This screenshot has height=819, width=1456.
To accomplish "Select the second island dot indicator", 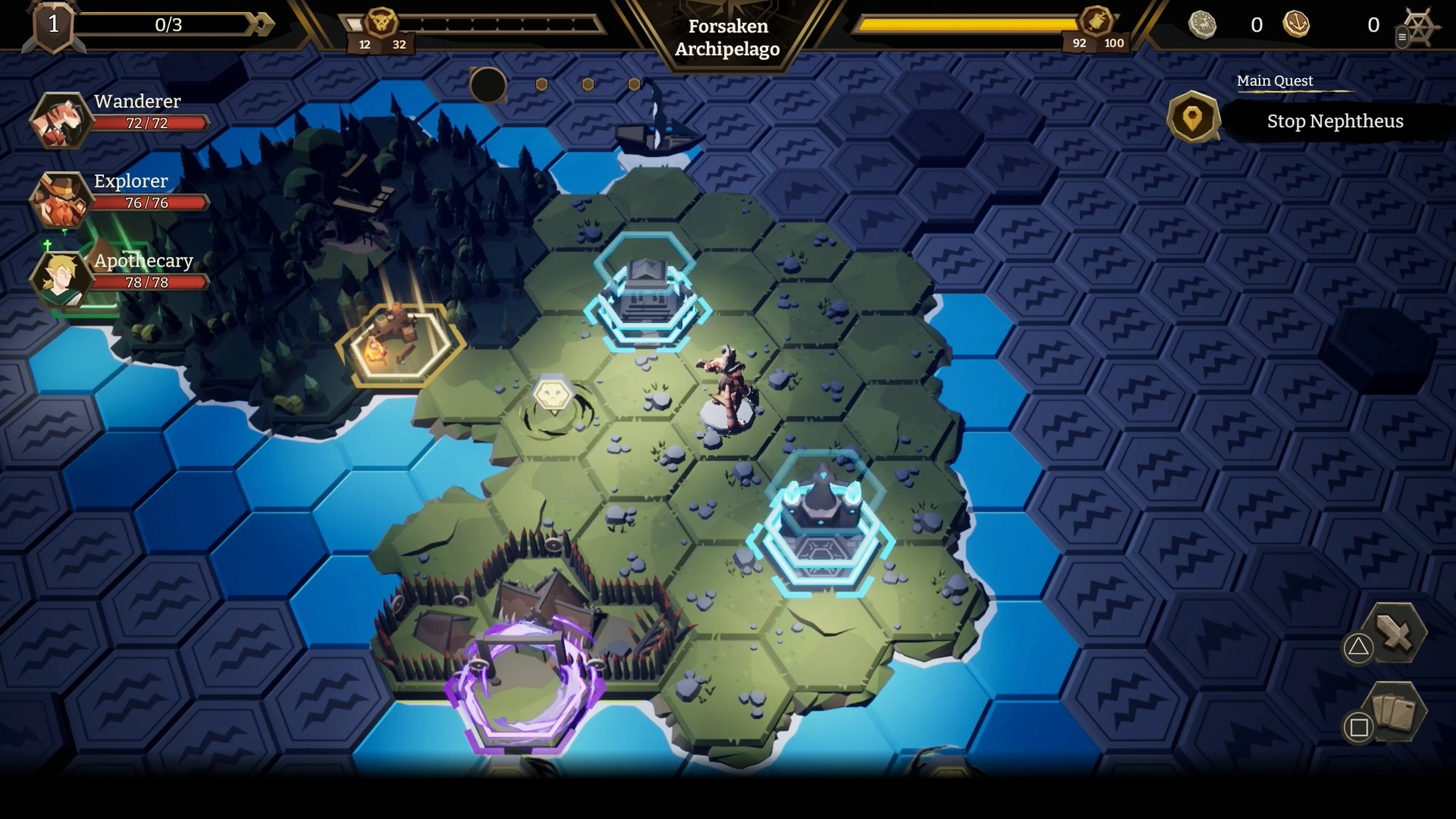I will 541,85.
